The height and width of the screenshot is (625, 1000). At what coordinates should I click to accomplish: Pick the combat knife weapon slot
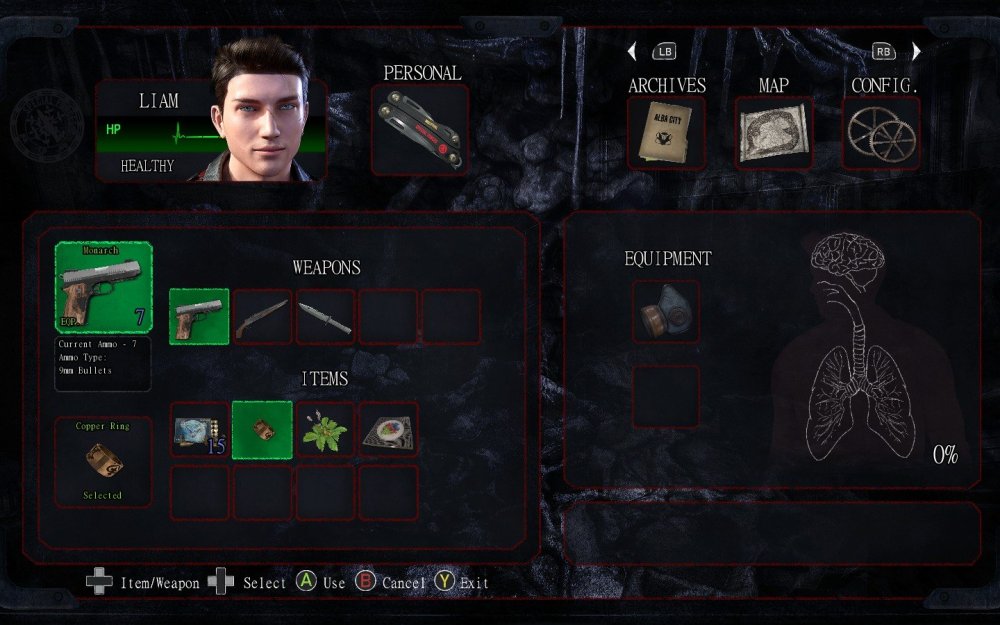tap(325, 317)
